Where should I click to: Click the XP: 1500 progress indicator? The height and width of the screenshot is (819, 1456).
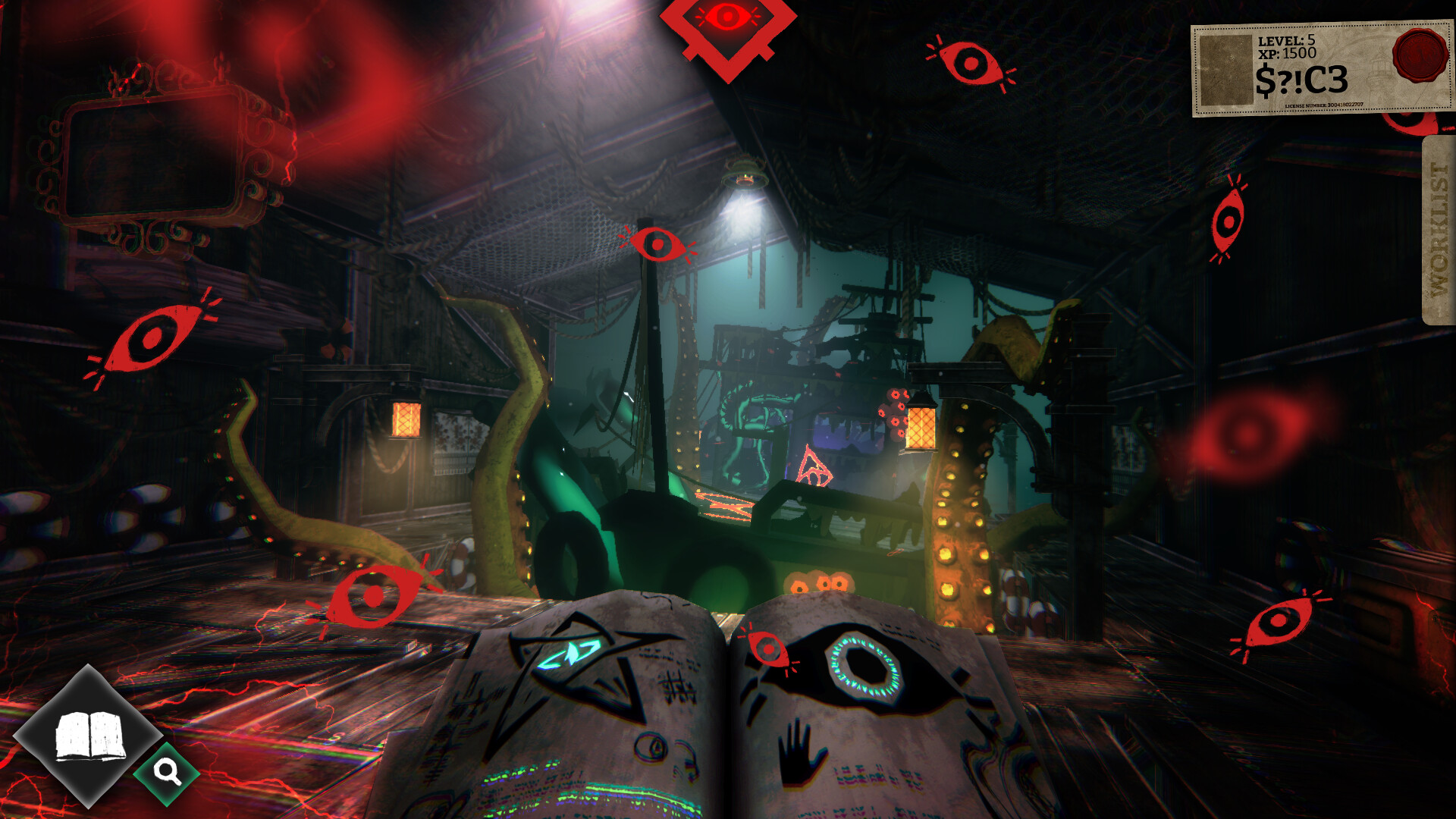coord(1289,54)
